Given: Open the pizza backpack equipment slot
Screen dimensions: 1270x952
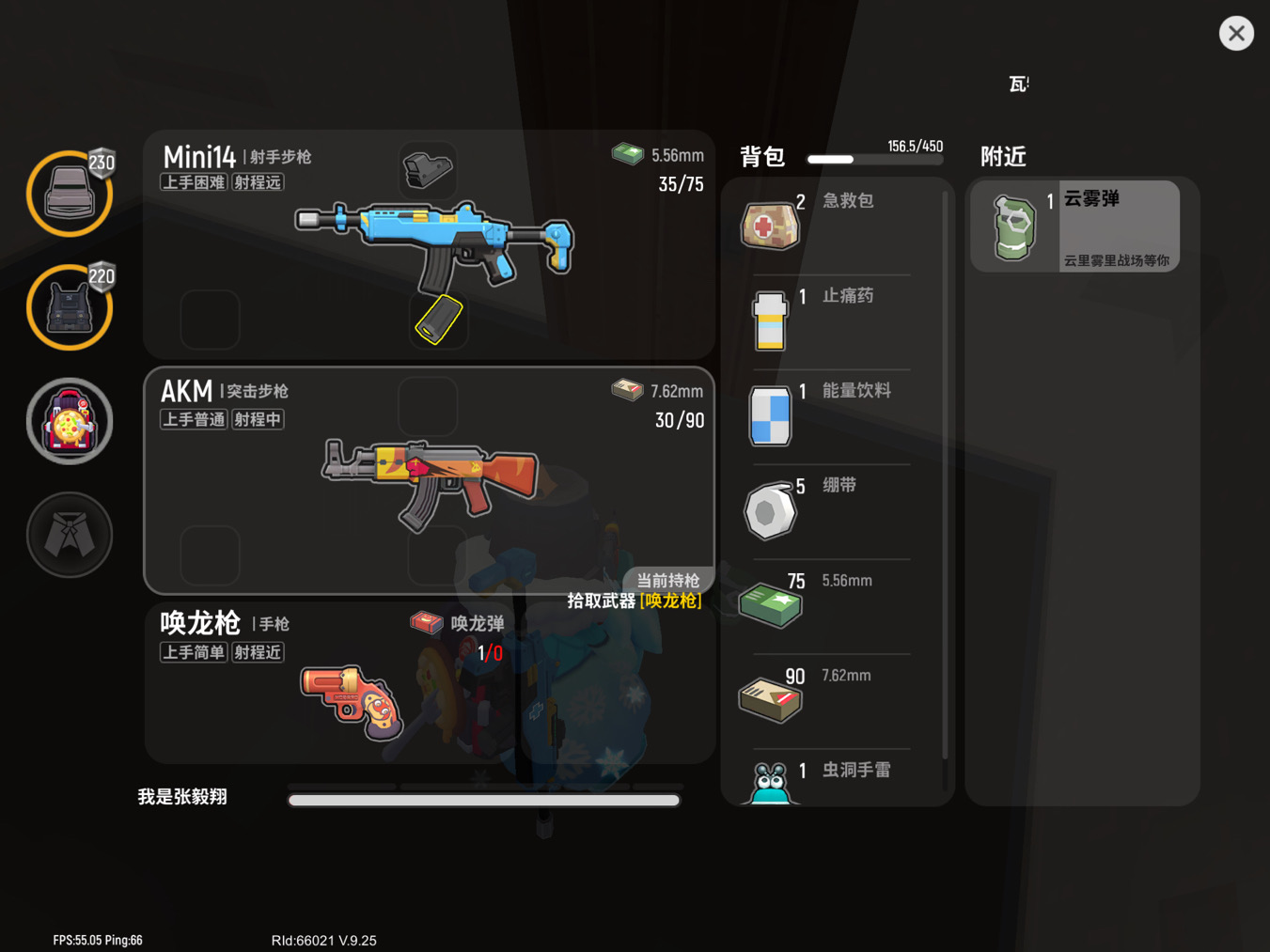Looking at the screenshot, I should [69, 421].
